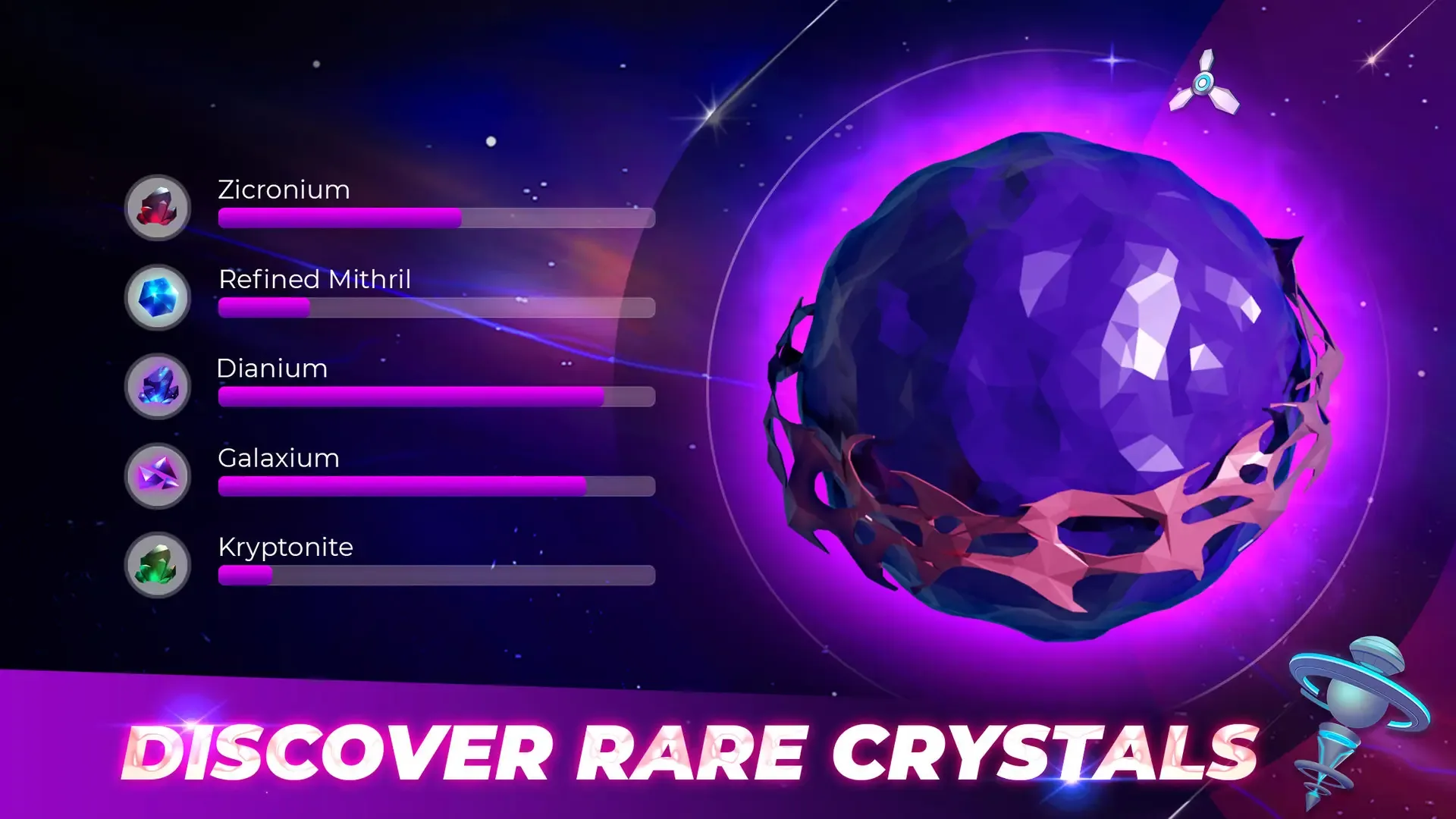Select the Galaxium label entry
1456x819 pixels.
click(278, 458)
